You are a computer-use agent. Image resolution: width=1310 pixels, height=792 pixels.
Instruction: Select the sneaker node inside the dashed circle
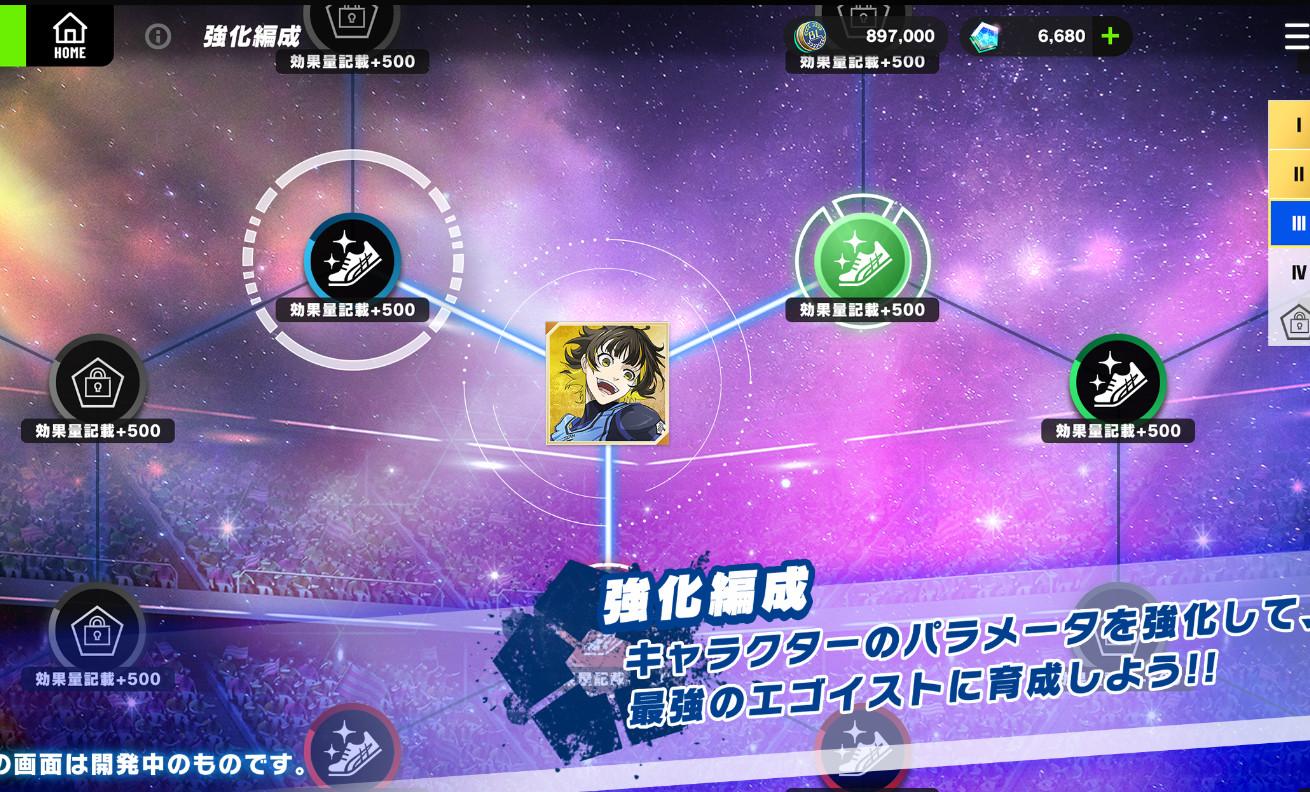click(352, 262)
